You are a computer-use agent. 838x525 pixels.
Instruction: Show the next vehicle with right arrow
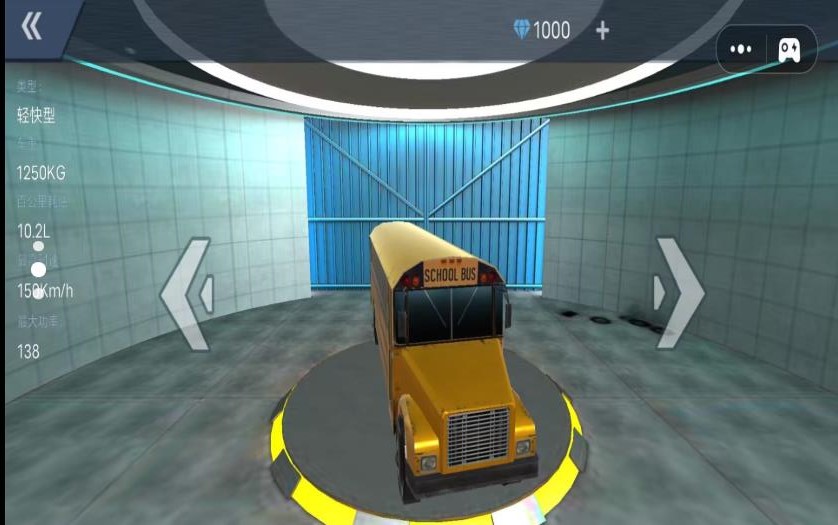[679, 293]
